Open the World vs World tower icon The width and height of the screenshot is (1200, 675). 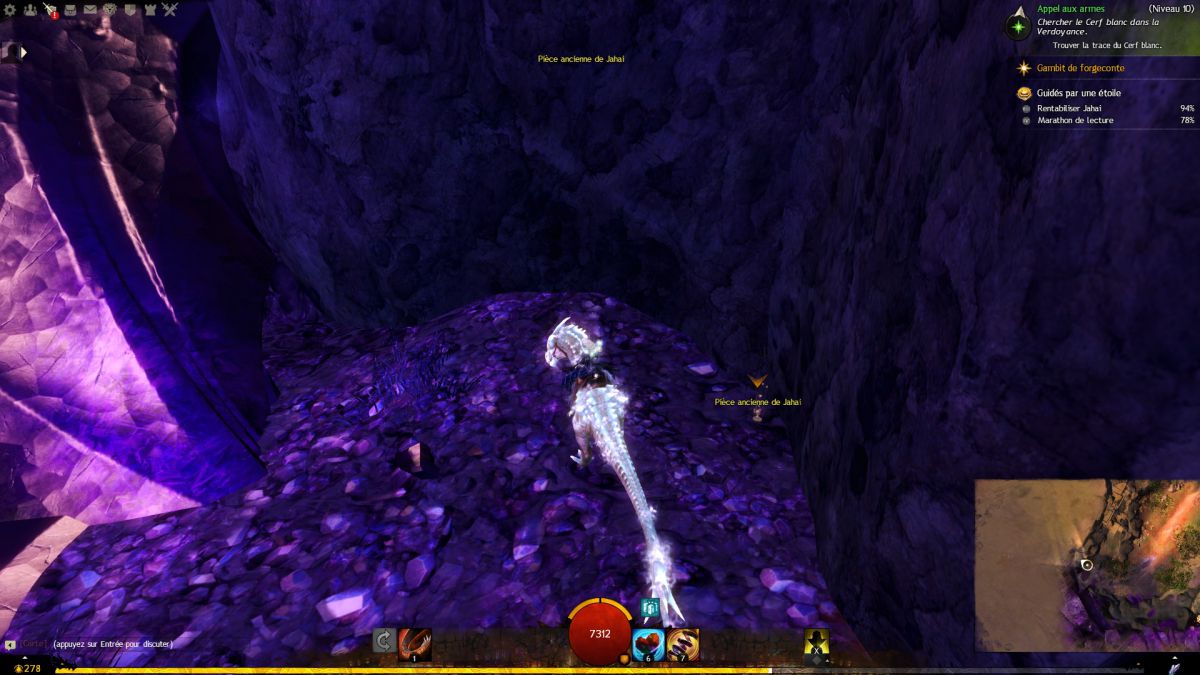(150, 10)
